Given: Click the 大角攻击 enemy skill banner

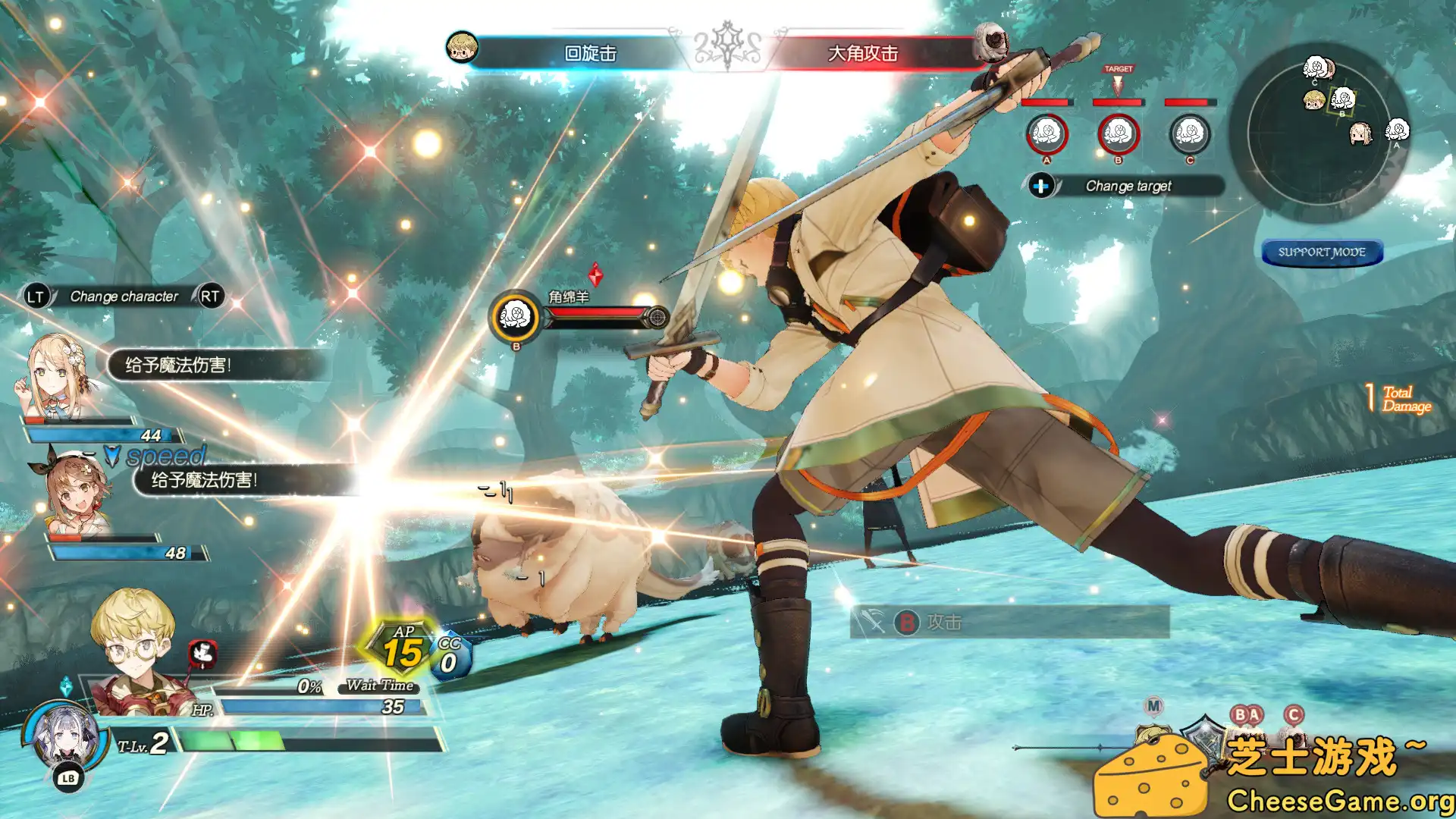Looking at the screenshot, I should click(x=863, y=53).
